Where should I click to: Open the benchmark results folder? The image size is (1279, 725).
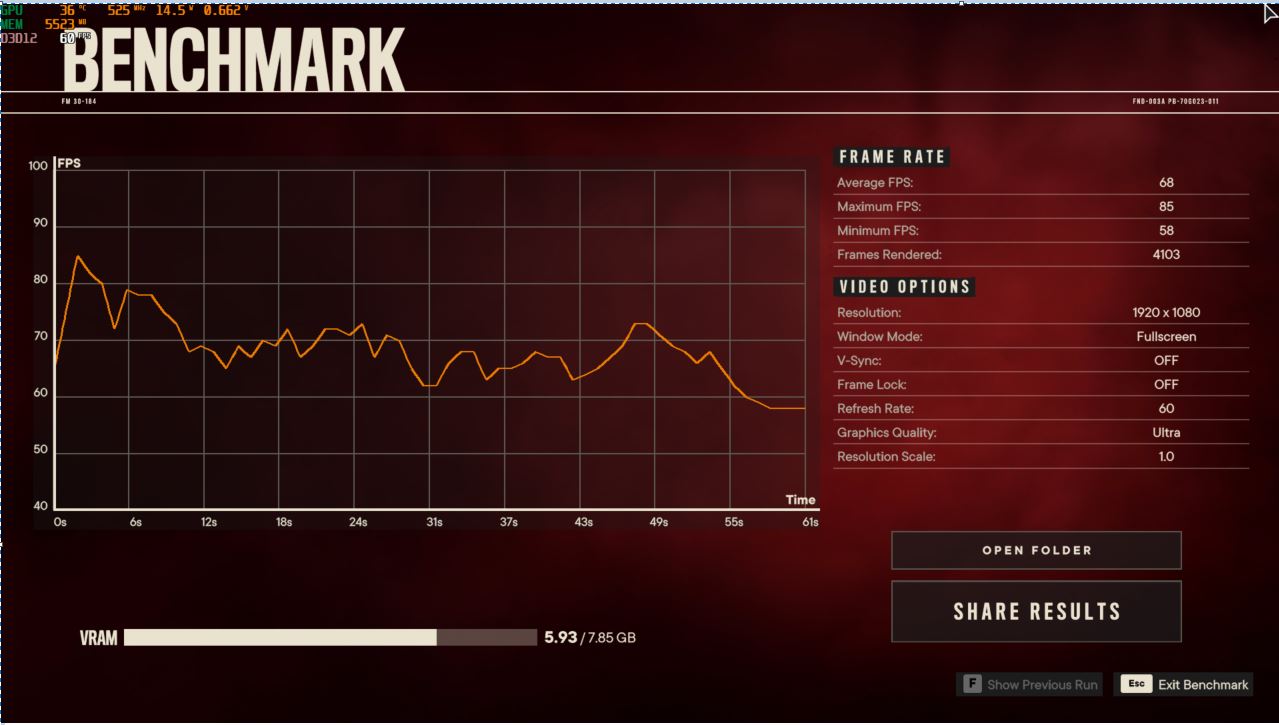(x=1036, y=550)
